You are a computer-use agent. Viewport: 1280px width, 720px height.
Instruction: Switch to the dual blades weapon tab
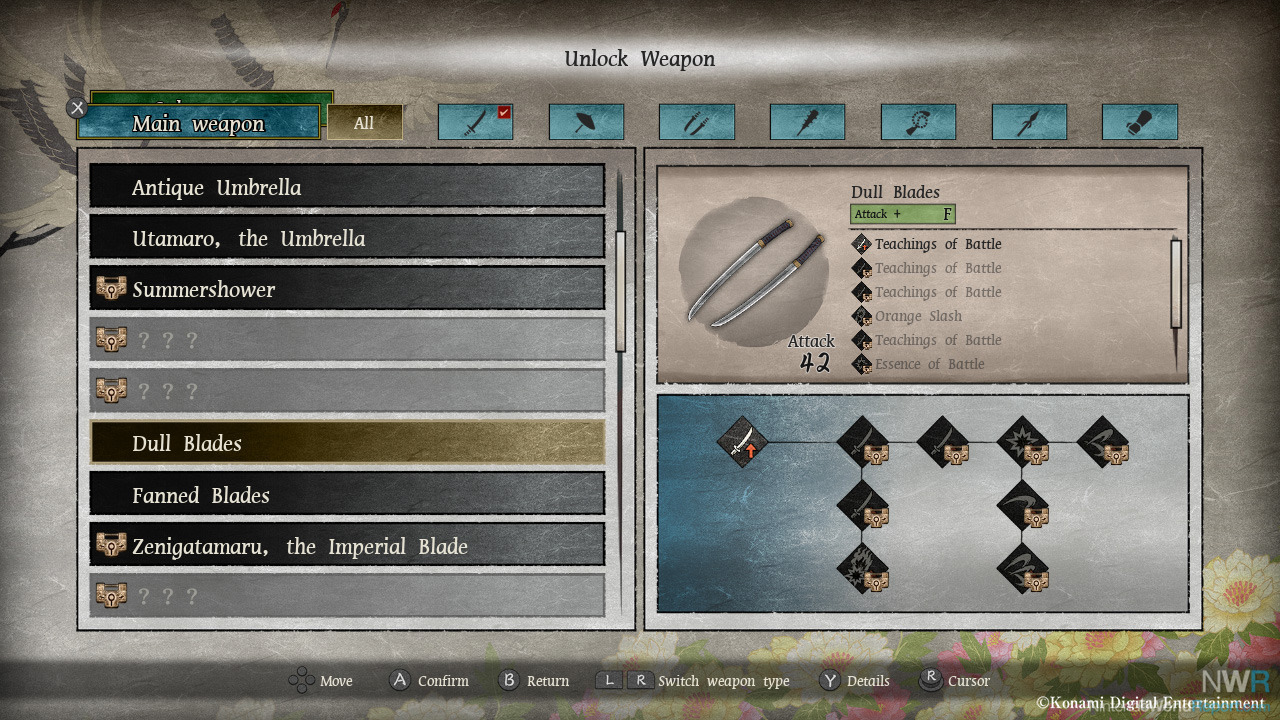coord(696,123)
